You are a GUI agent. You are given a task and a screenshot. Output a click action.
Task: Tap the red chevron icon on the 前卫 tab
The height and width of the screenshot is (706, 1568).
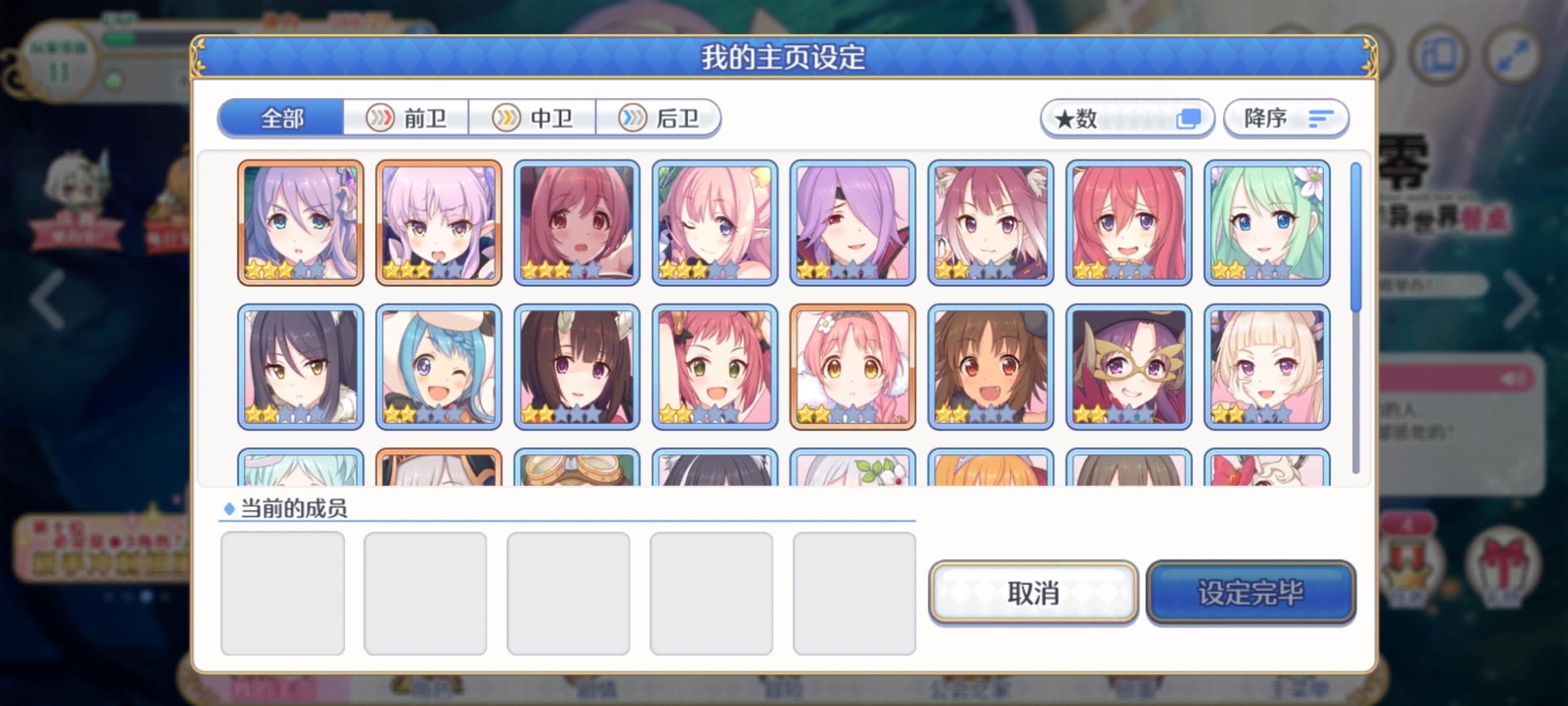tap(380, 118)
